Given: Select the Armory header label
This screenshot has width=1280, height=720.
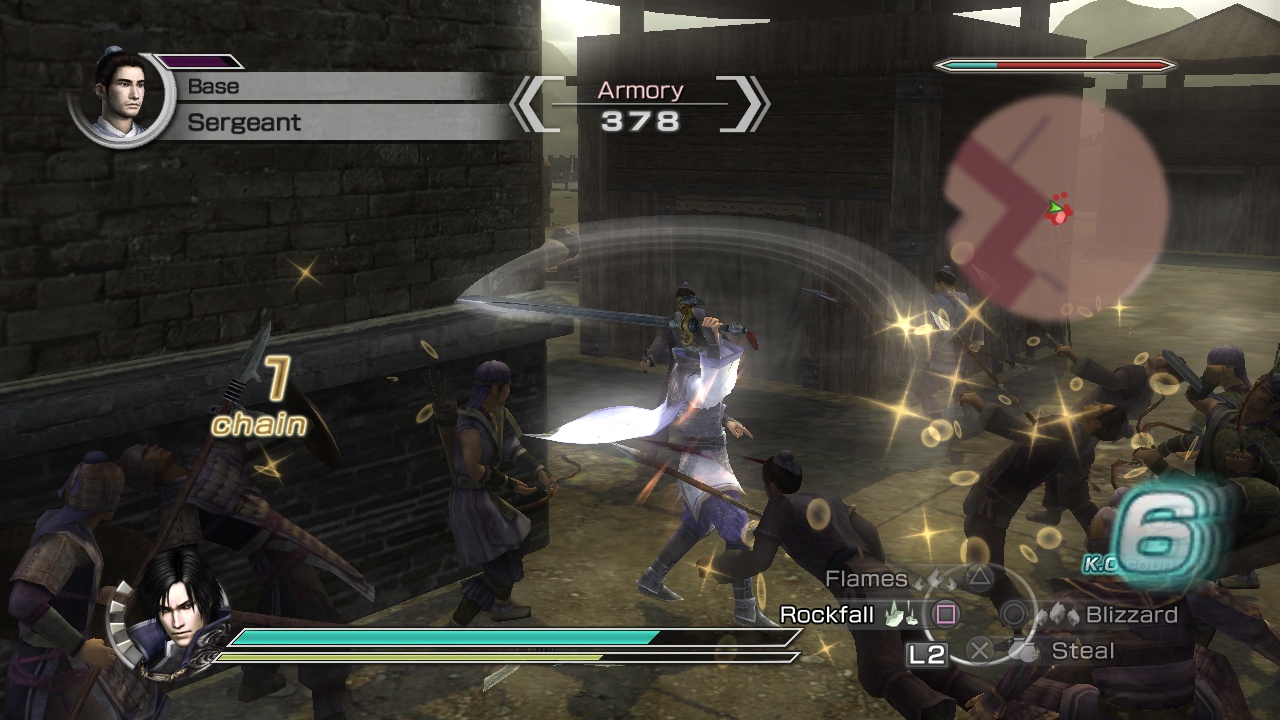Looking at the screenshot, I should pos(639,90).
